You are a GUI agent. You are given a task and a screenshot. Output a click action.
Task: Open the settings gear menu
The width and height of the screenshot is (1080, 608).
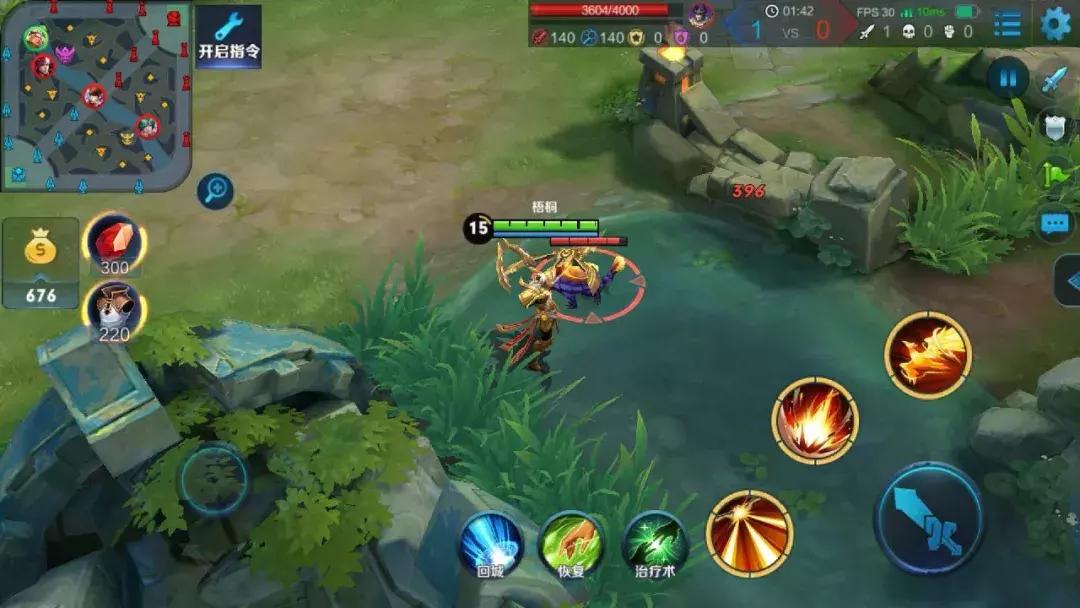click(1055, 23)
